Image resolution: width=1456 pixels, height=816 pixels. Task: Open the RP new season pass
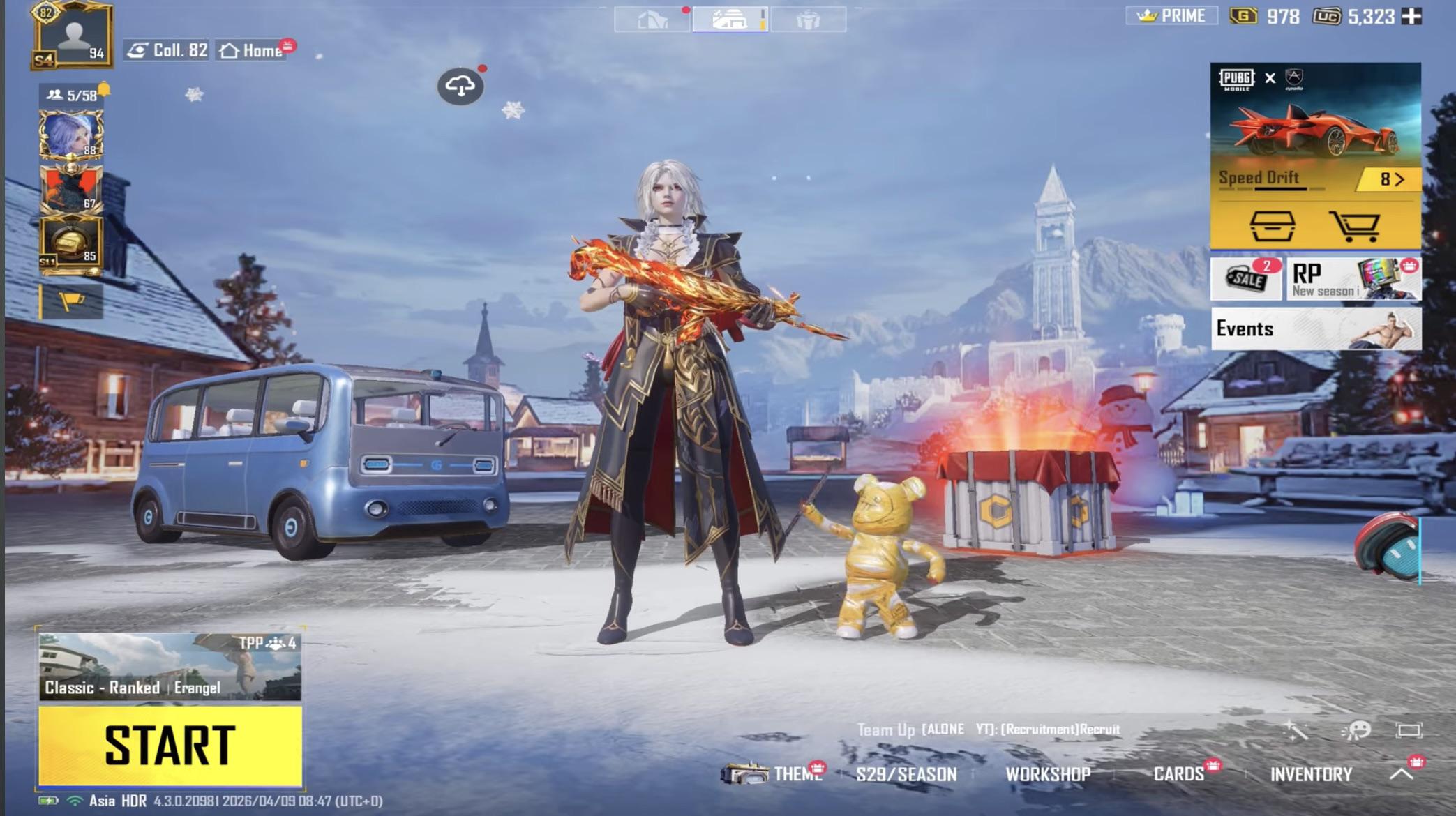[x=1353, y=279]
